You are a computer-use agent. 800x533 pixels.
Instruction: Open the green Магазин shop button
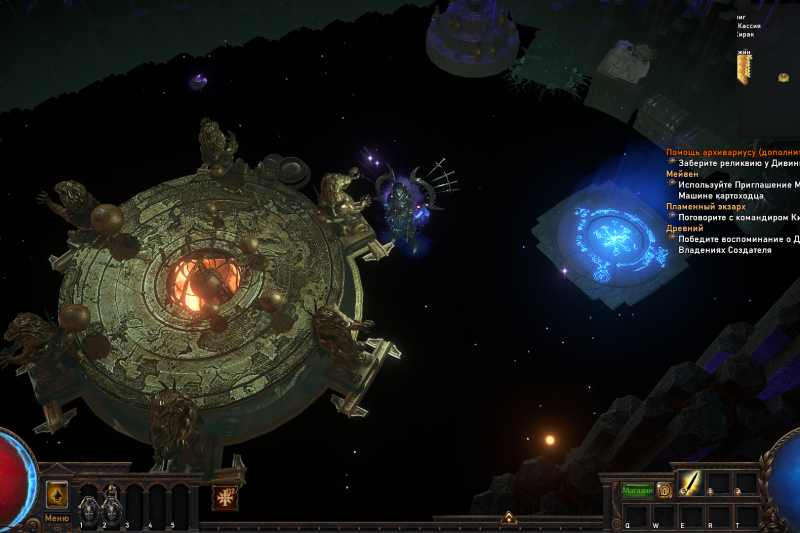click(x=637, y=490)
